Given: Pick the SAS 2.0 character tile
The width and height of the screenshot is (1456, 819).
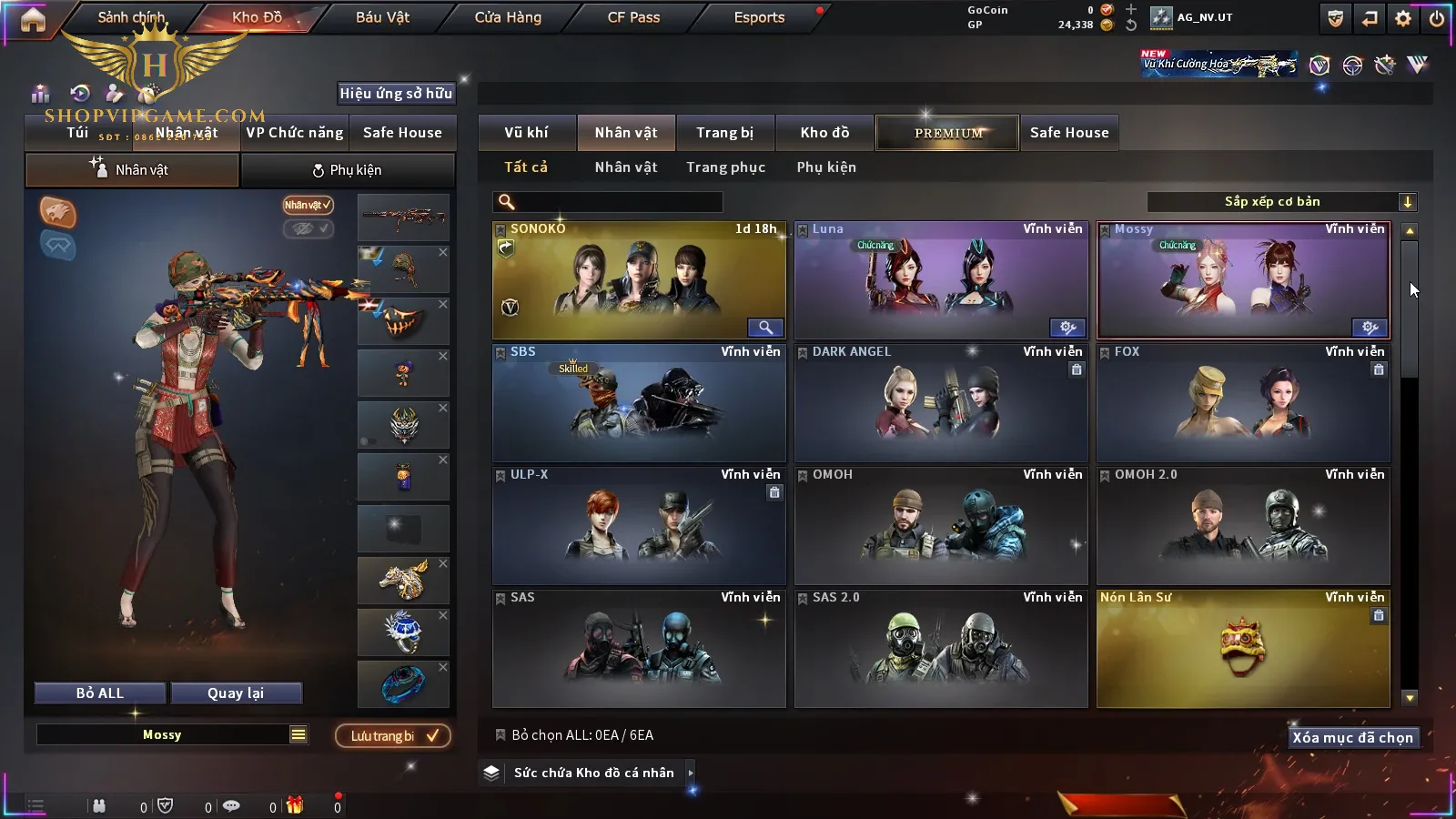Looking at the screenshot, I should tap(941, 649).
